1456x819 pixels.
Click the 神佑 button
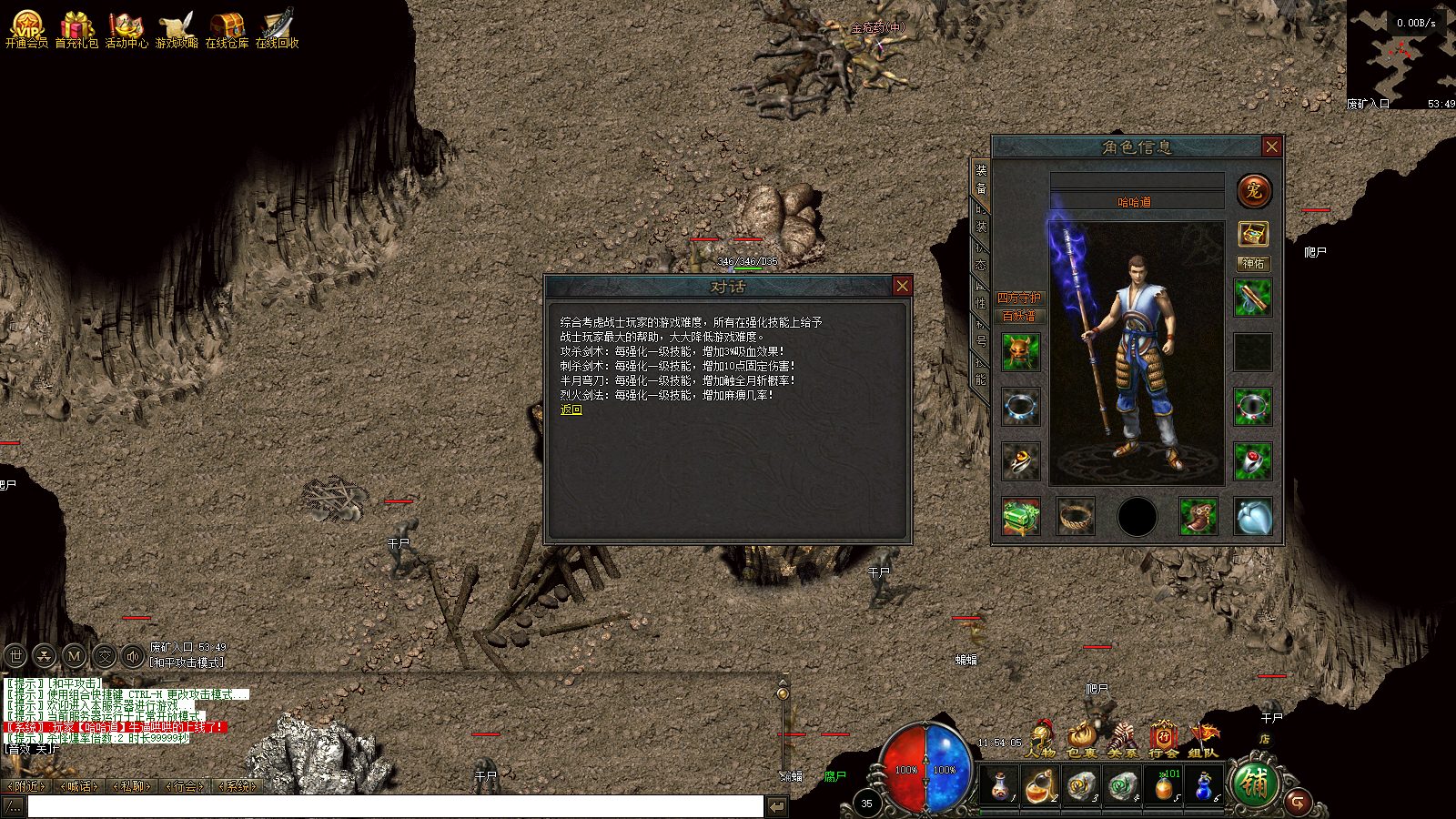pos(1253,263)
